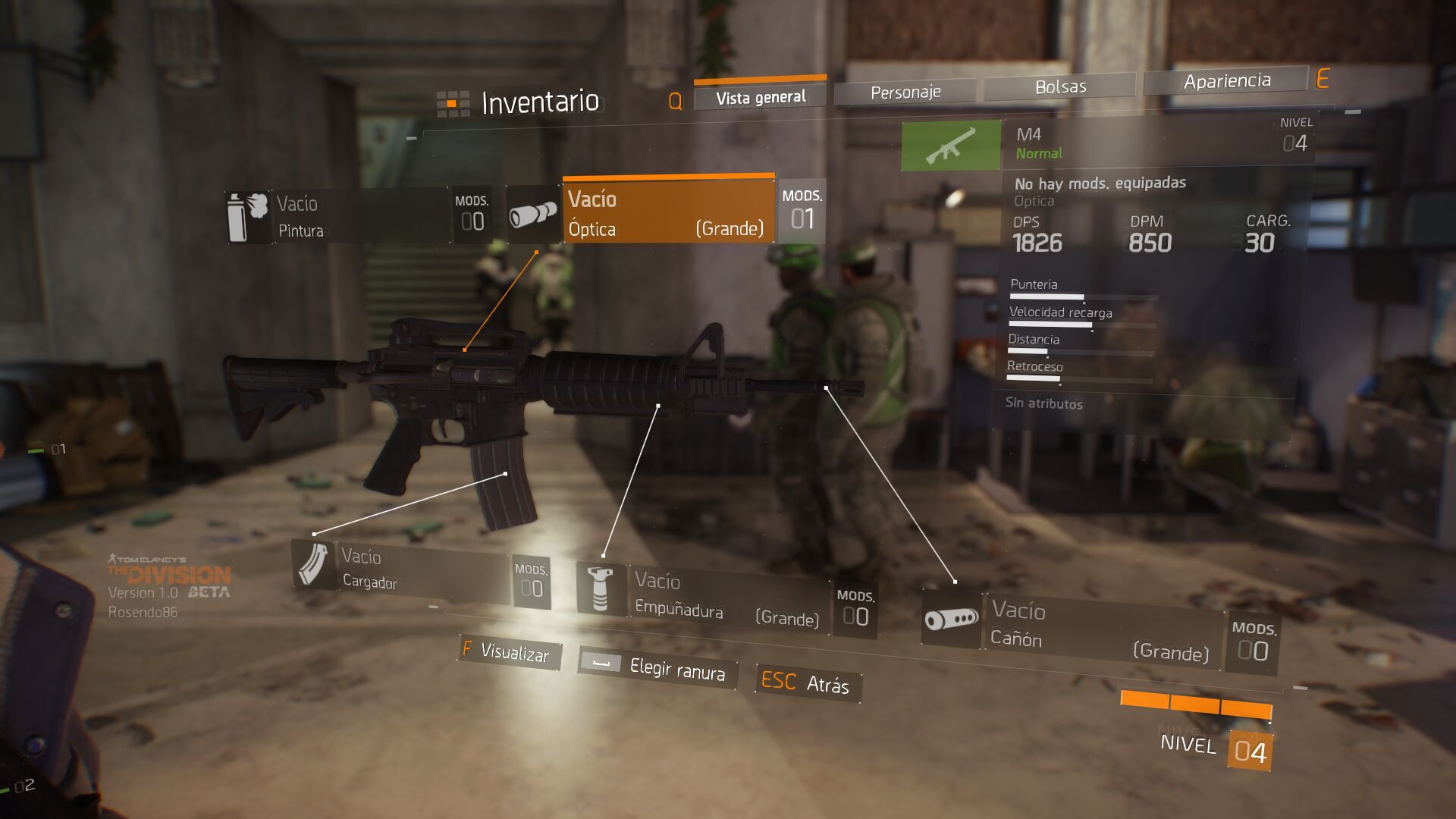Open the Personaje tab
1456x819 pixels.
905,93
